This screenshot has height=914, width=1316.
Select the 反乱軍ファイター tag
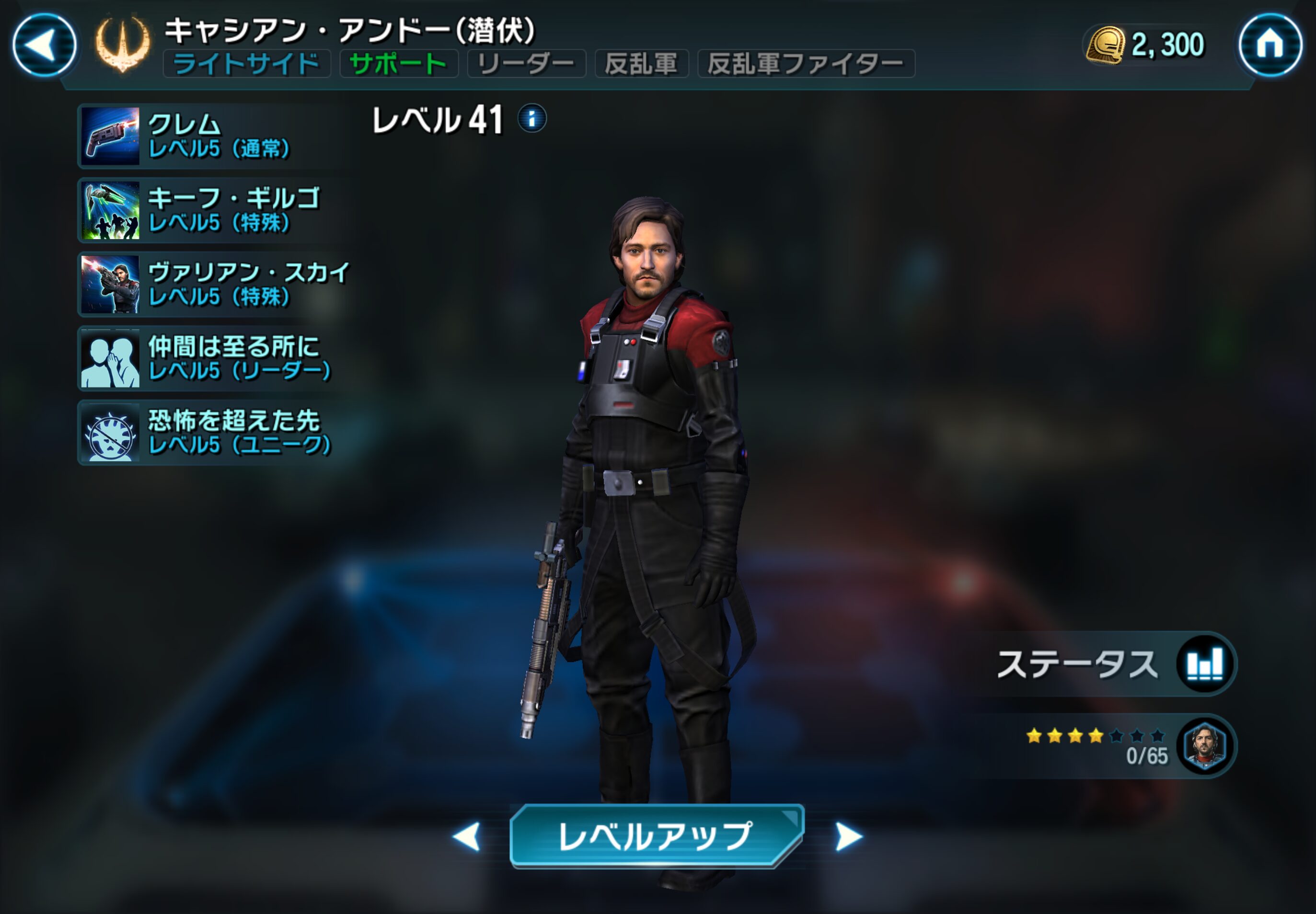[x=806, y=64]
